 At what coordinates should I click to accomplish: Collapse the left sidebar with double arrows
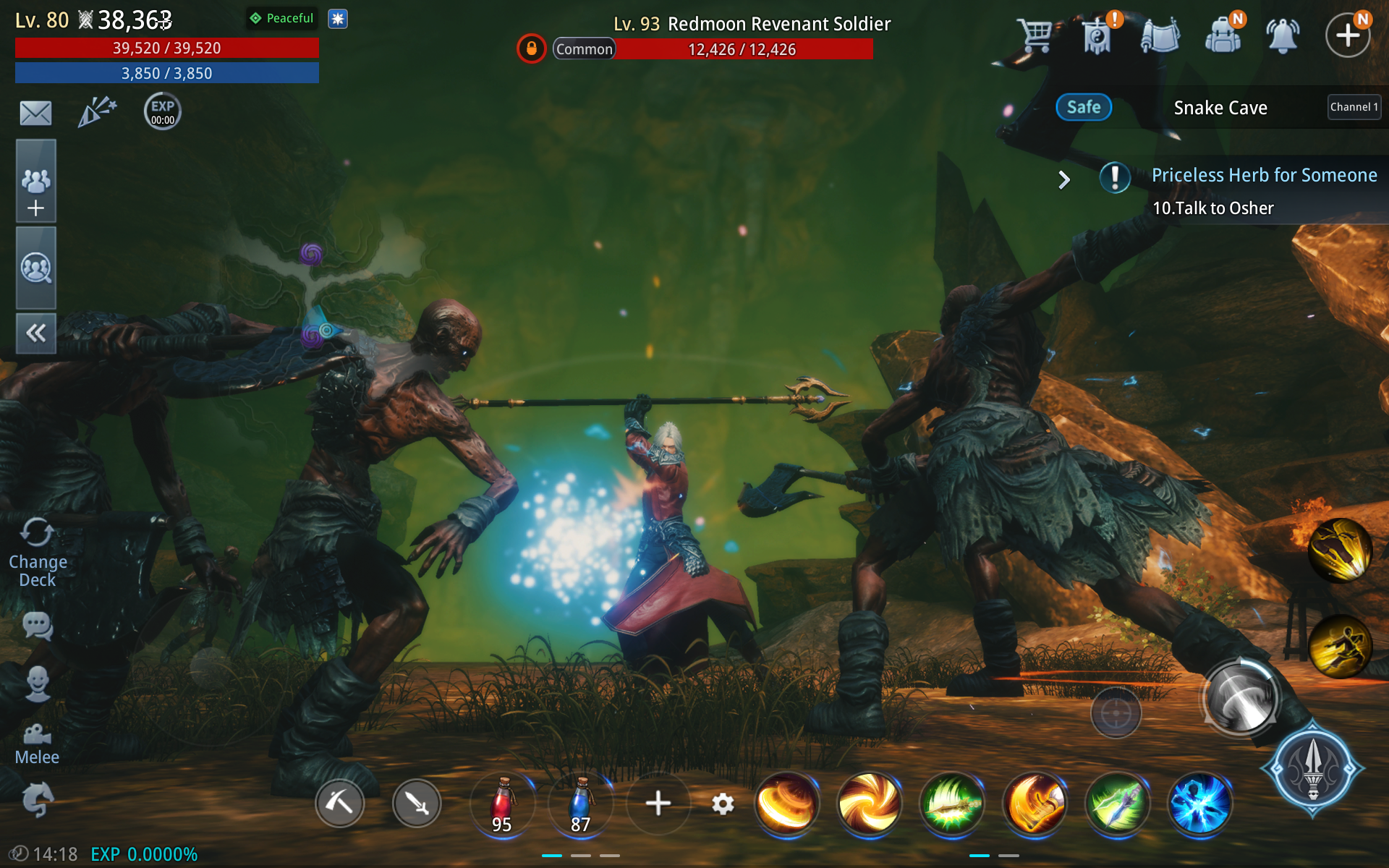35,333
